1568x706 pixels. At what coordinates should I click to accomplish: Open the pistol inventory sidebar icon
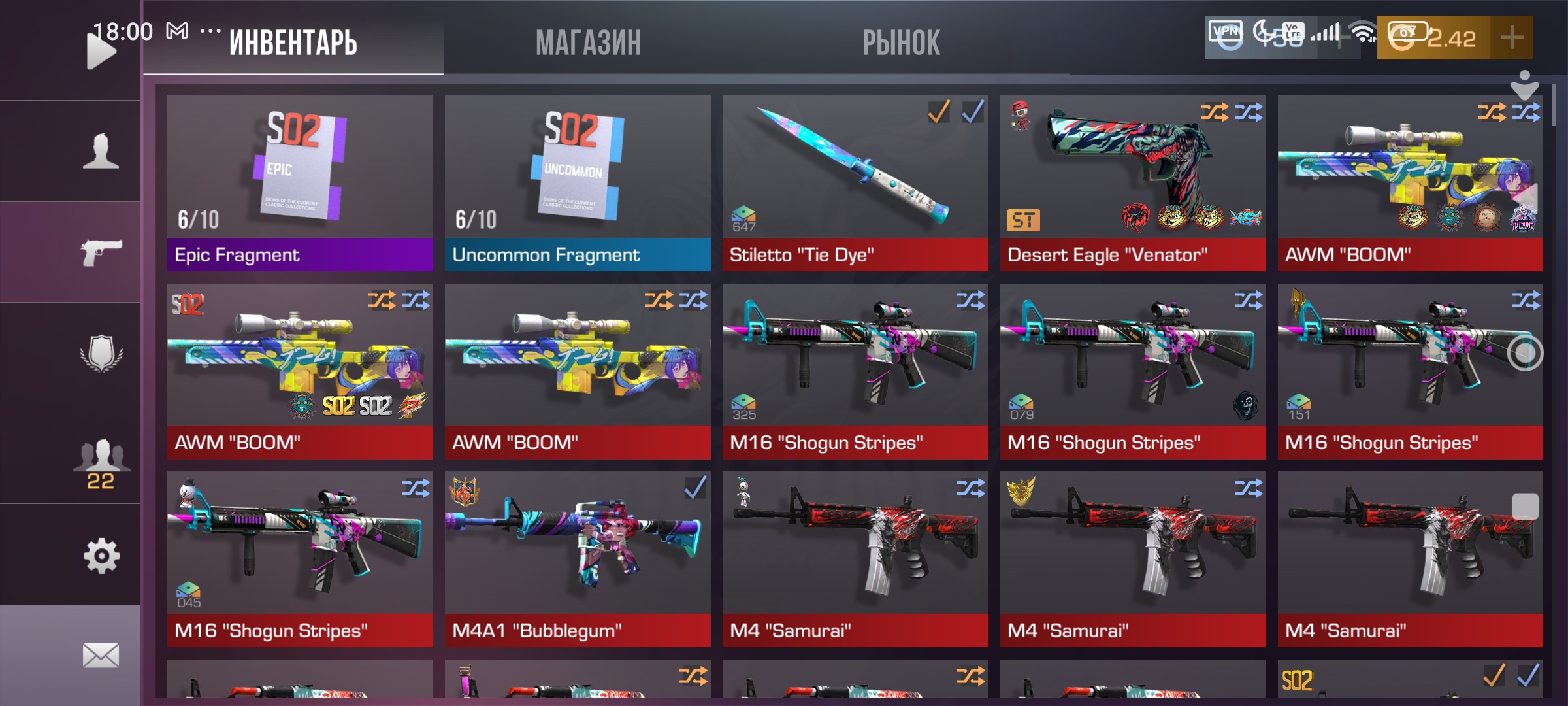coord(101,252)
